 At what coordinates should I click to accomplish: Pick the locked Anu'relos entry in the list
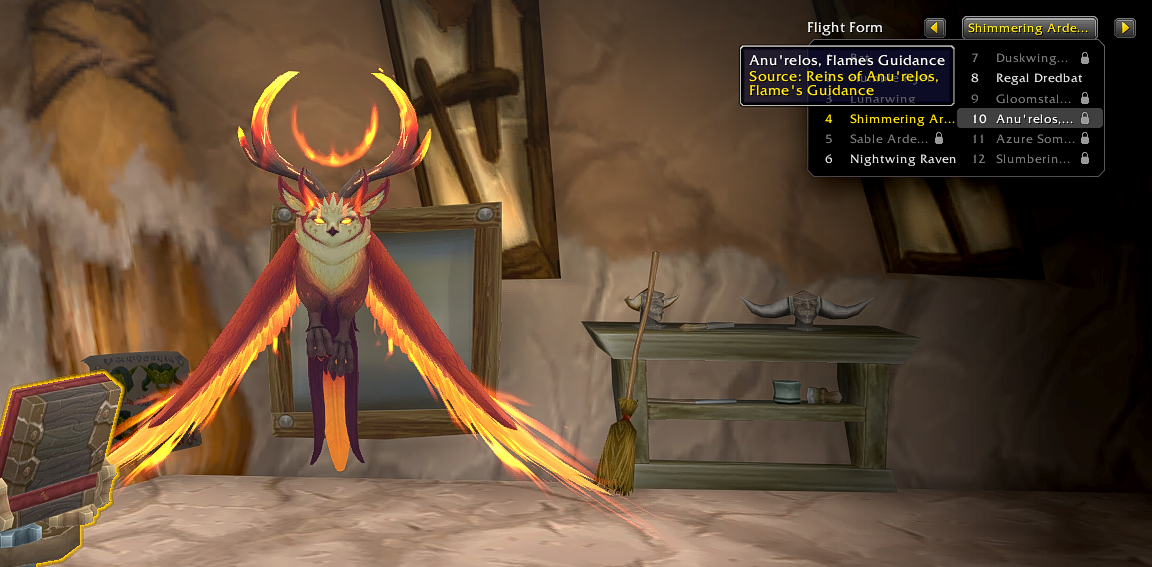click(x=1030, y=119)
